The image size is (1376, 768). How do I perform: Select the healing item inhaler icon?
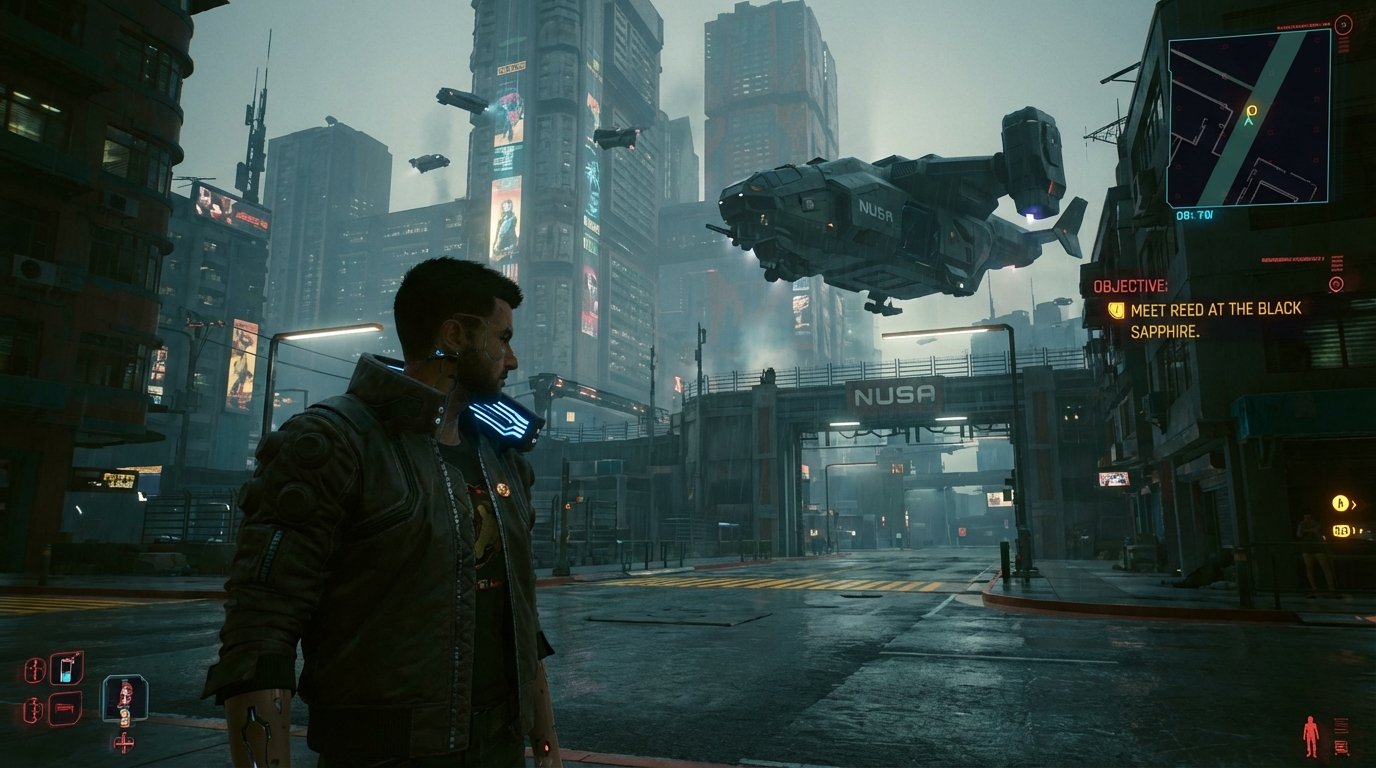pos(66,670)
